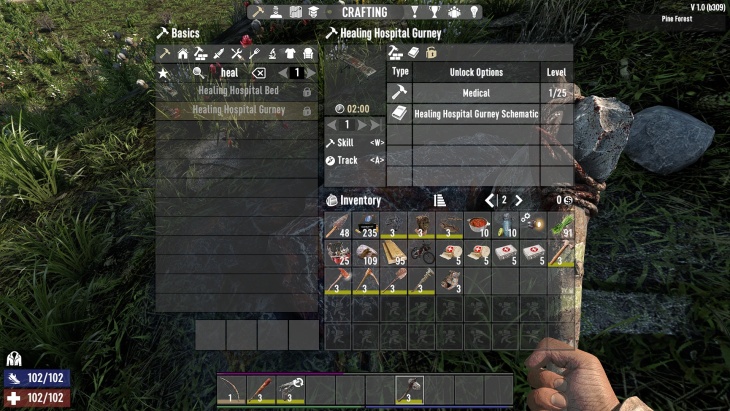
Task: Choose the wooden bow hotbar slot
Action: pos(232,388)
